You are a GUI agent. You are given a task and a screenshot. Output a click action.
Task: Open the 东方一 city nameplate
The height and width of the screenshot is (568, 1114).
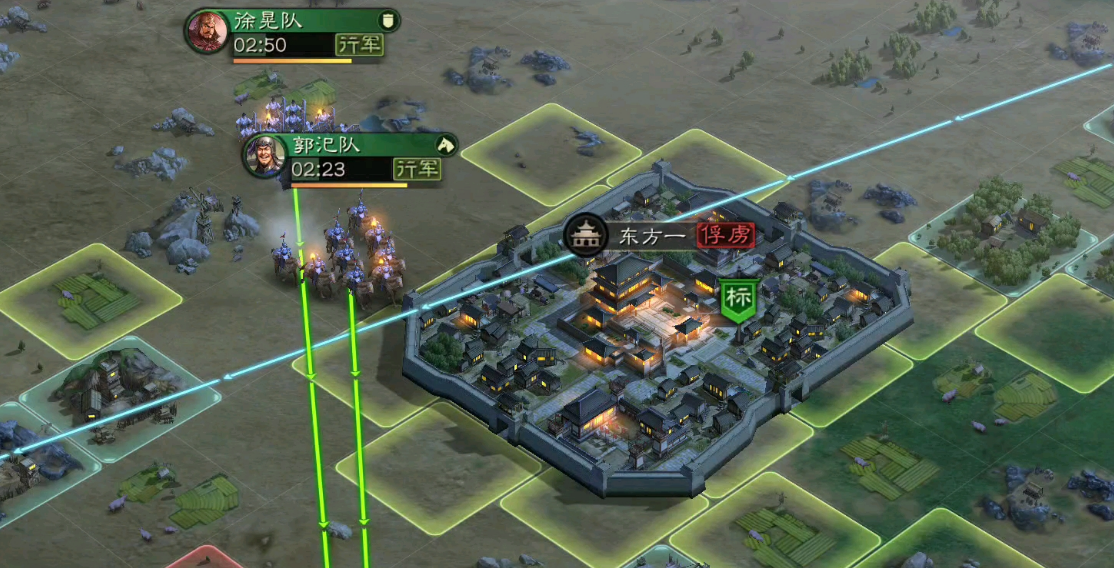(x=660, y=235)
